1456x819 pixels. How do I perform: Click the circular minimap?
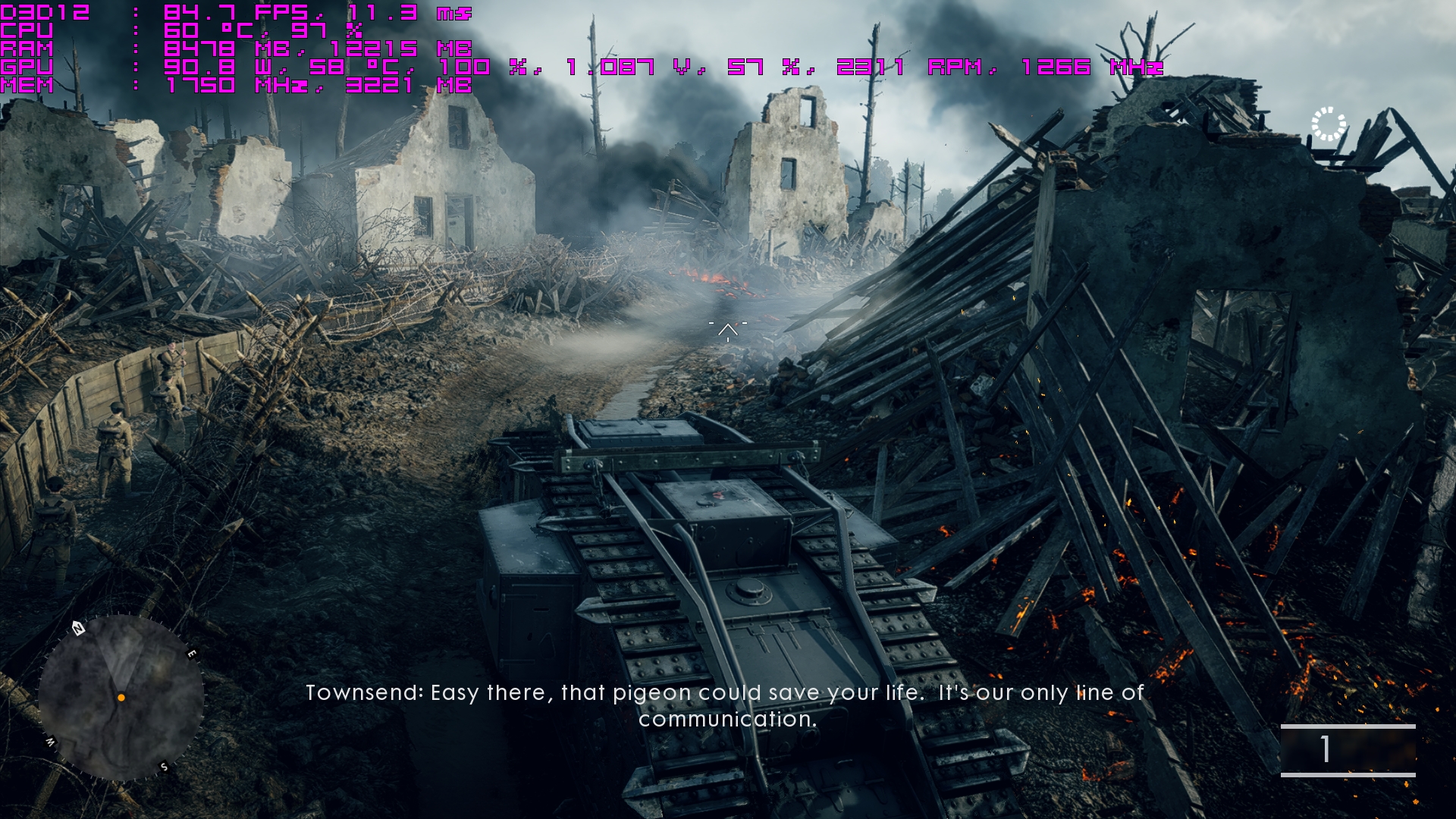121,697
